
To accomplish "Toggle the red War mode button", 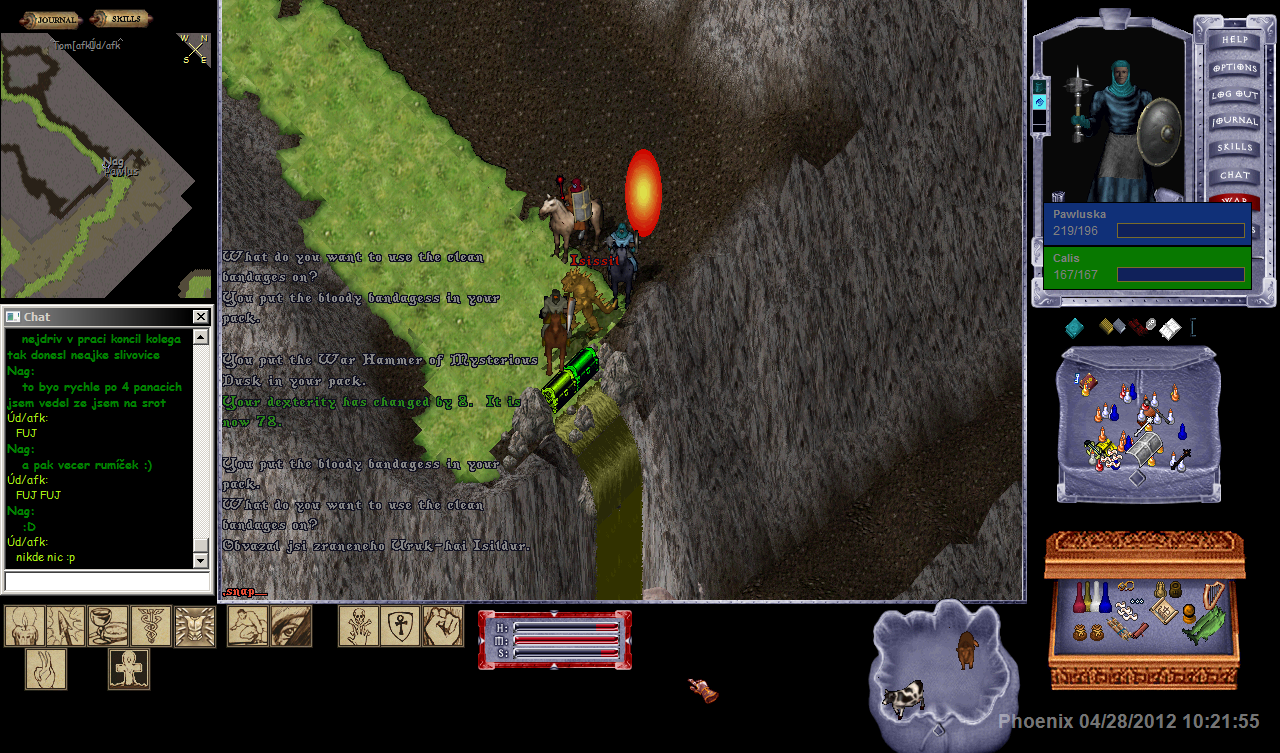I will pos(1234,200).
